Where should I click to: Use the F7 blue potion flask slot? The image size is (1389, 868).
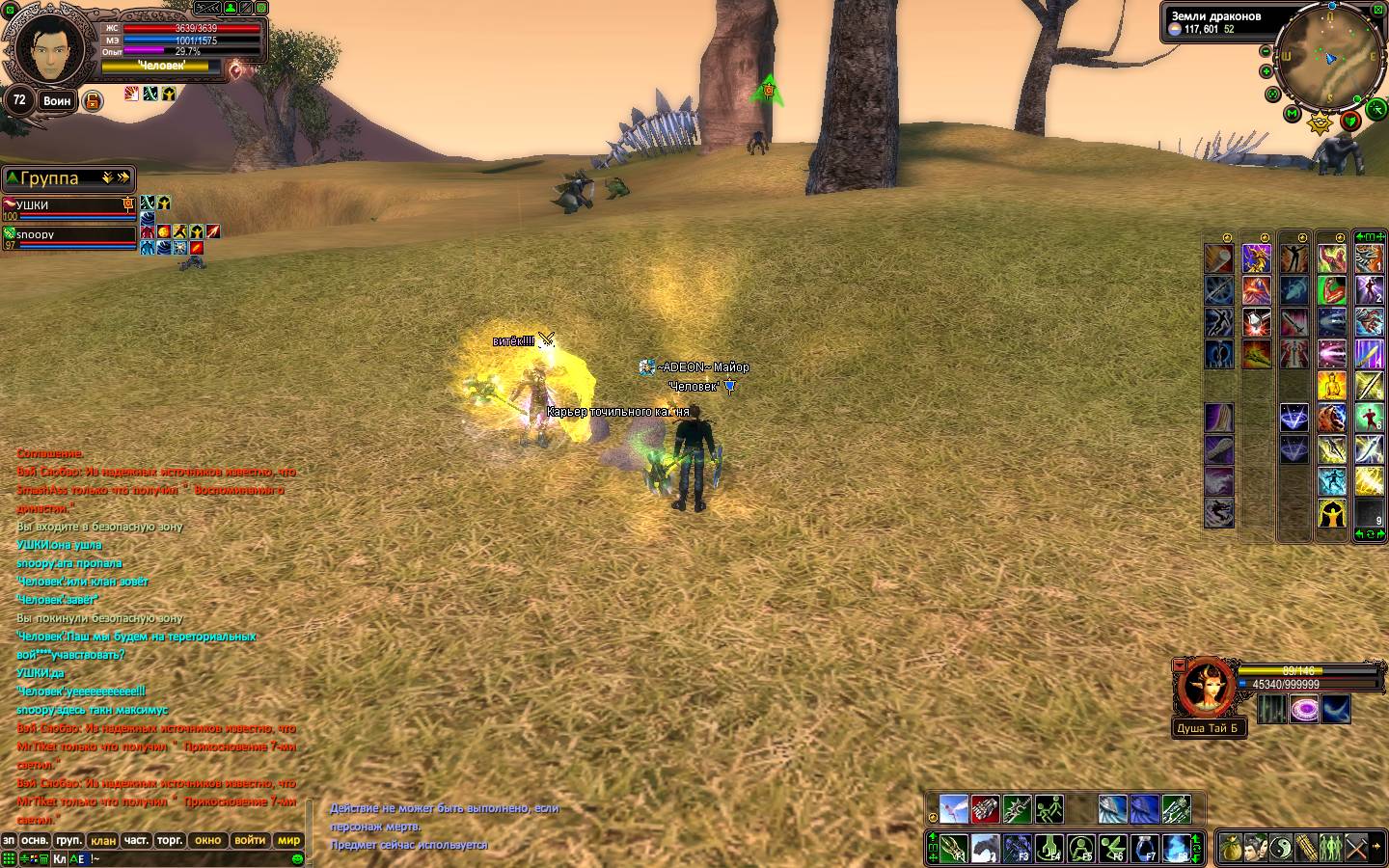1145,849
